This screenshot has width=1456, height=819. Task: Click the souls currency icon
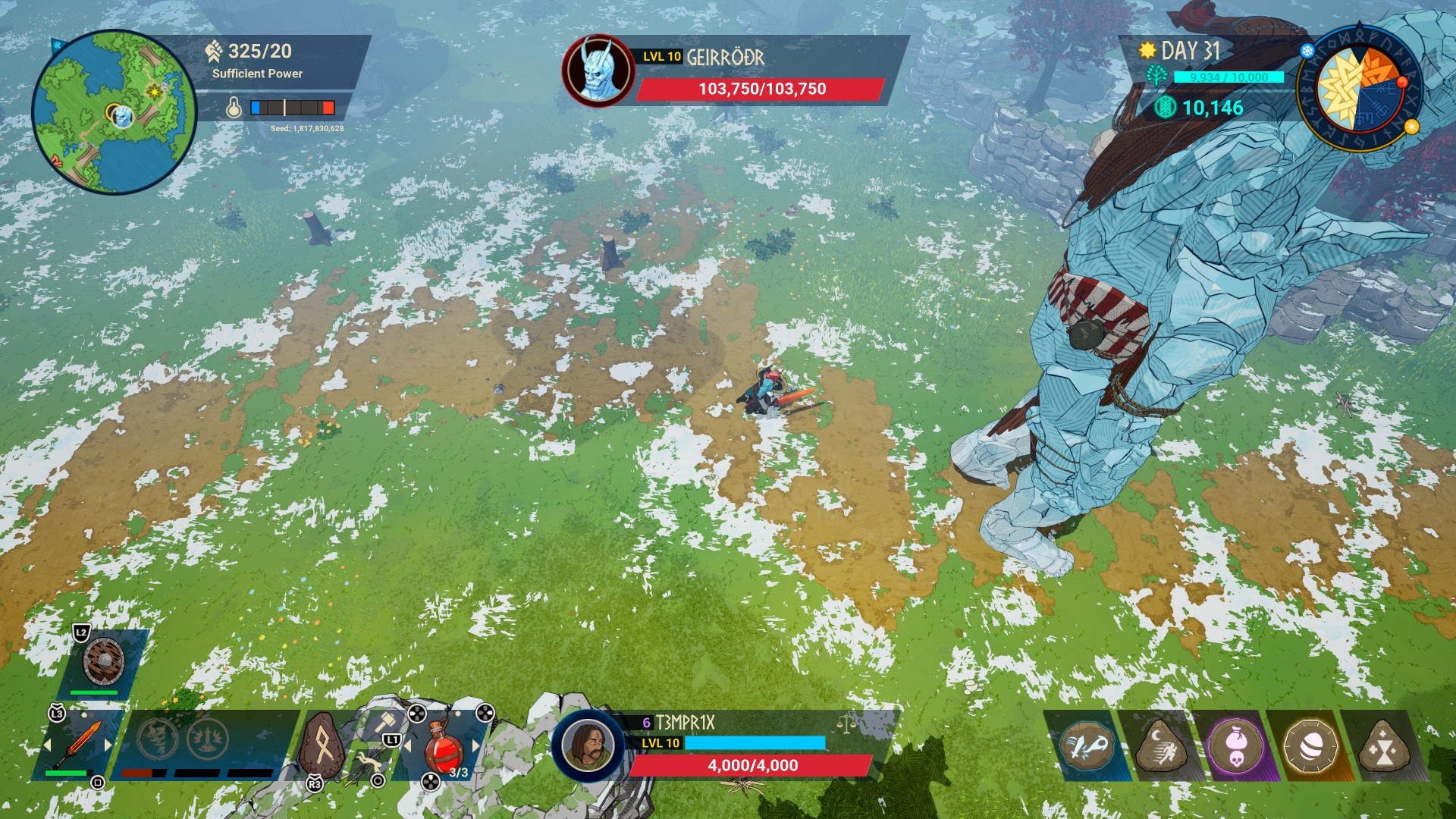click(x=1165, y=108)
